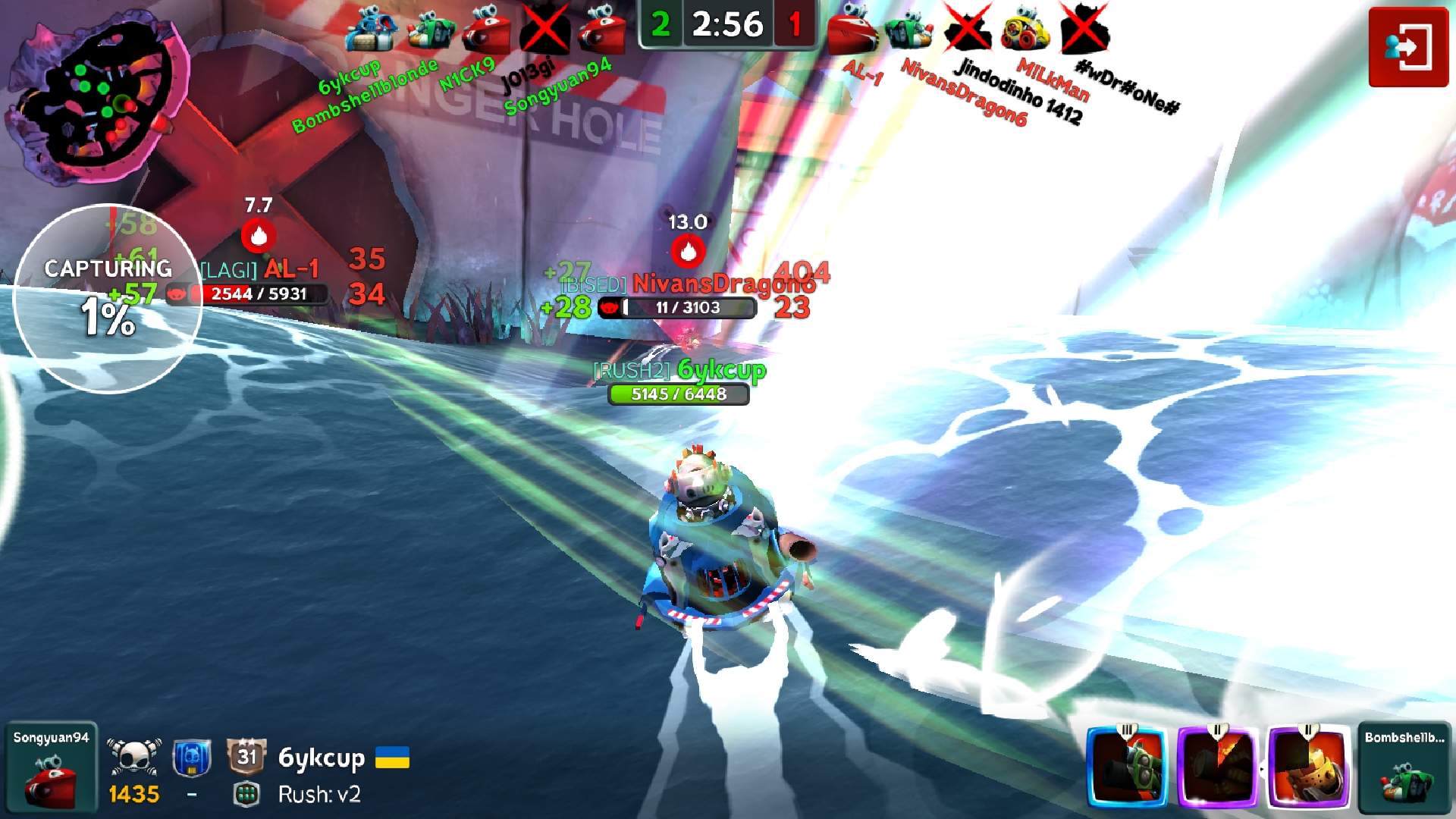
Task: Click M!LkMan's yellow tank roster icon
Action: coord(1025,30)
